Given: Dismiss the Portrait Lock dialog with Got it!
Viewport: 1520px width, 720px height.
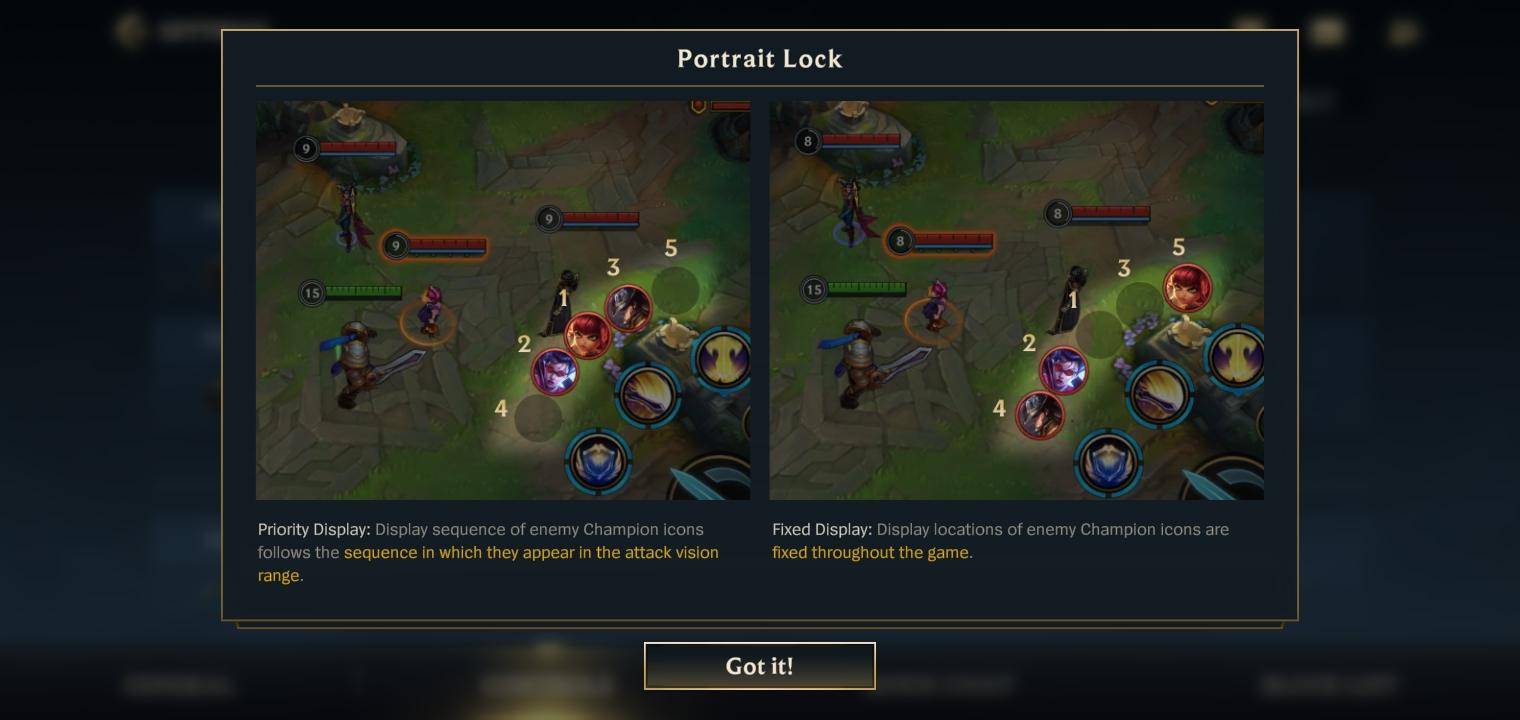Looking at the screenshot, I should 759,666.
